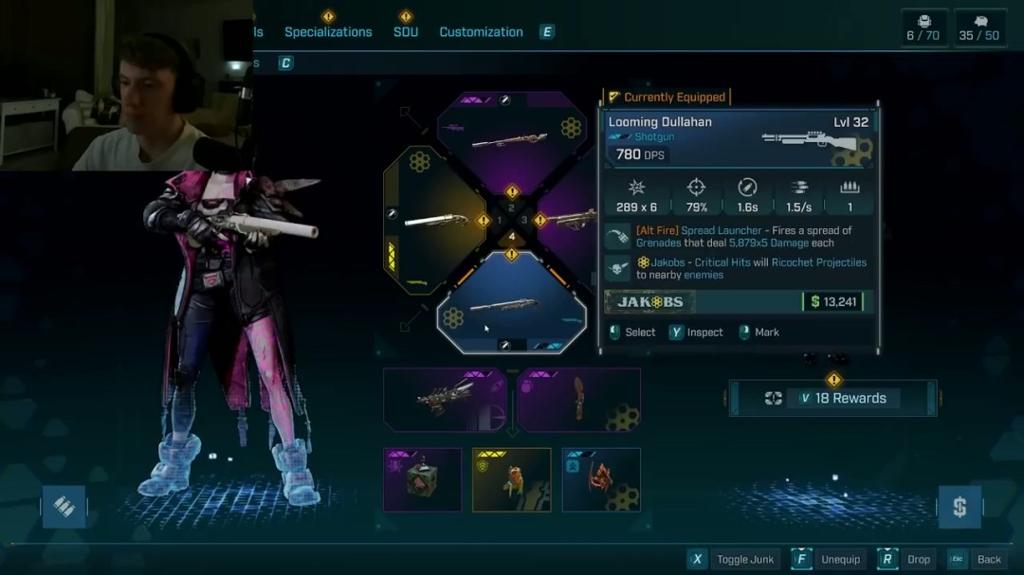Screen dimensions: 1024x575
Task: Open the dollar sign sell button
Action: click(x=959, y=507)
